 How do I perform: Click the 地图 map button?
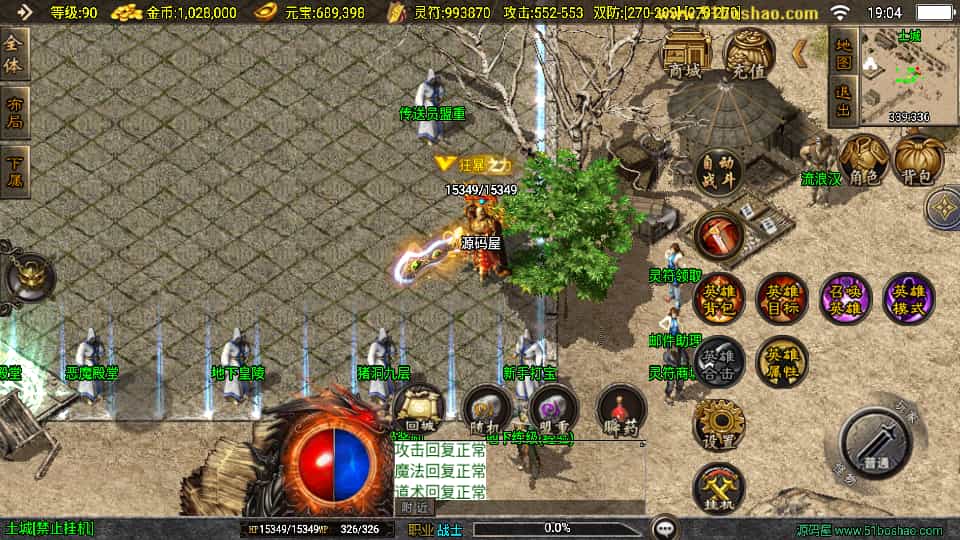(x=843, y=53)
